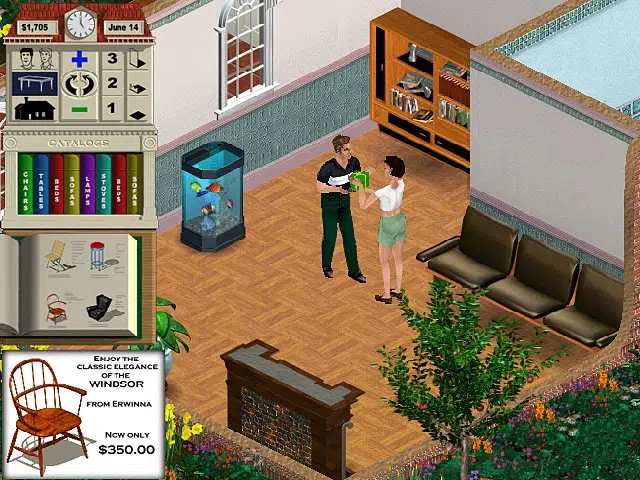Choose the black house build mode icon

click(35, 108)
